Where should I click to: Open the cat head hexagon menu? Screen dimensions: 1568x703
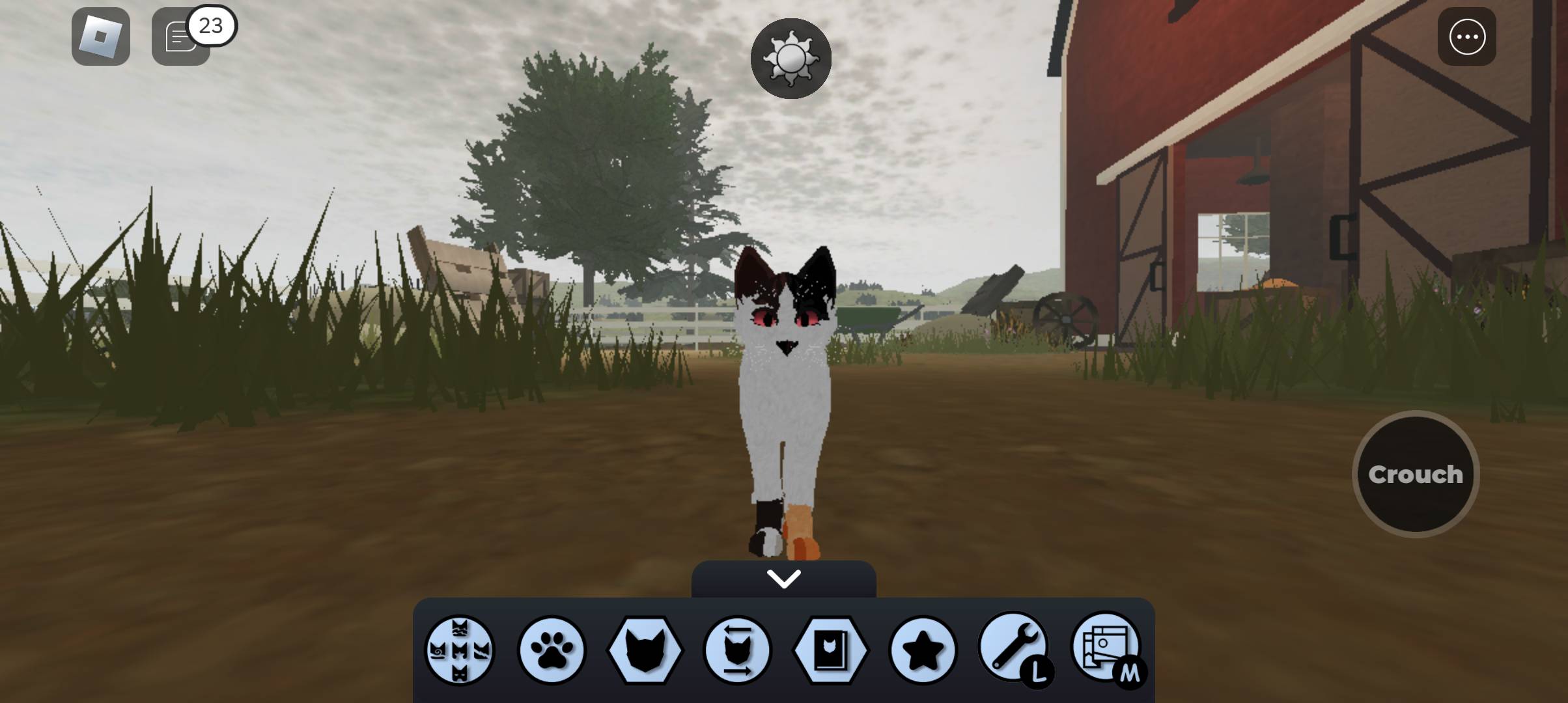click(x=645, y=650)
